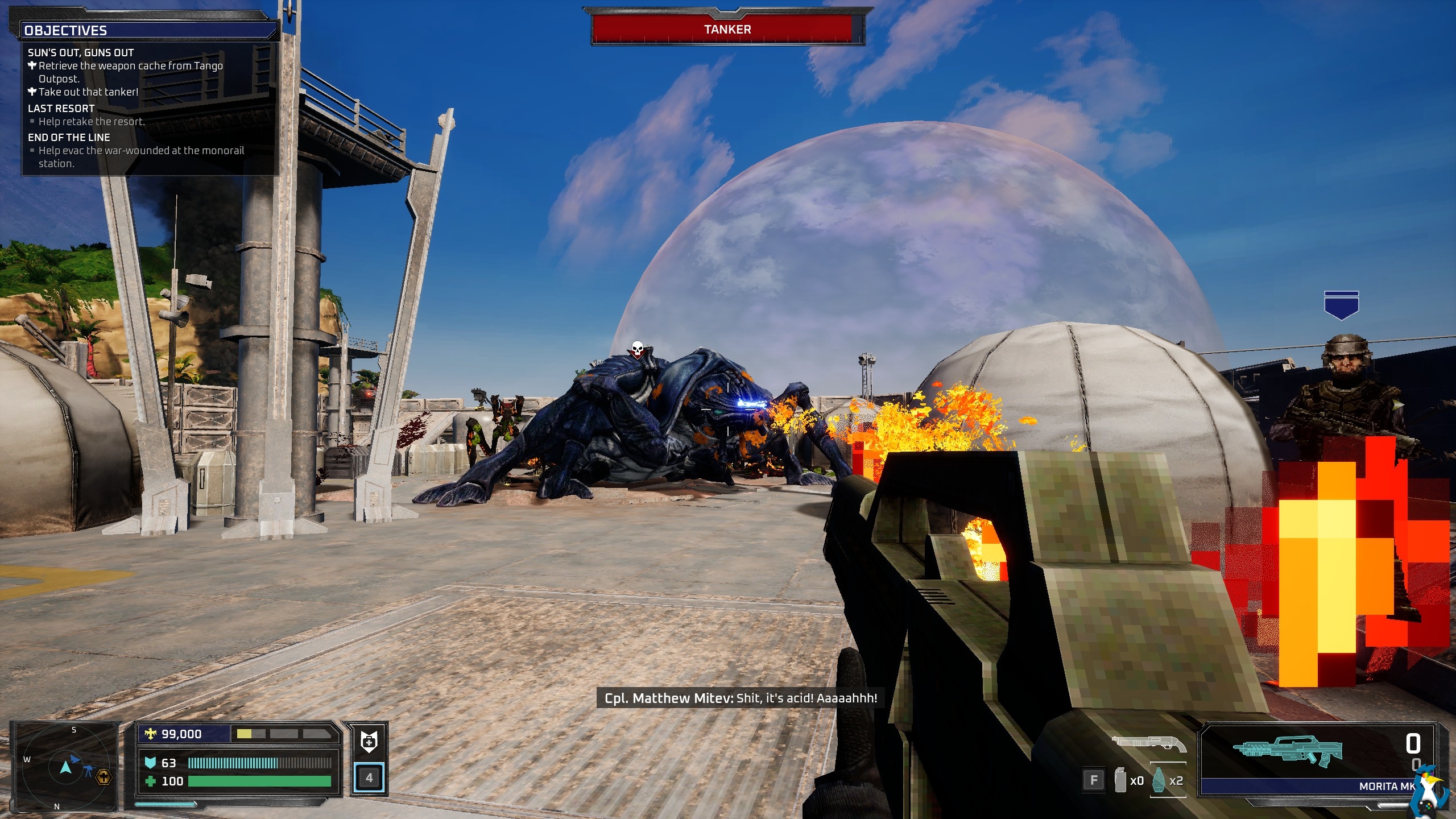Select the secondary shotgun weapon icon
The image size is (1456, 819).
click(x=1149, y=743)
